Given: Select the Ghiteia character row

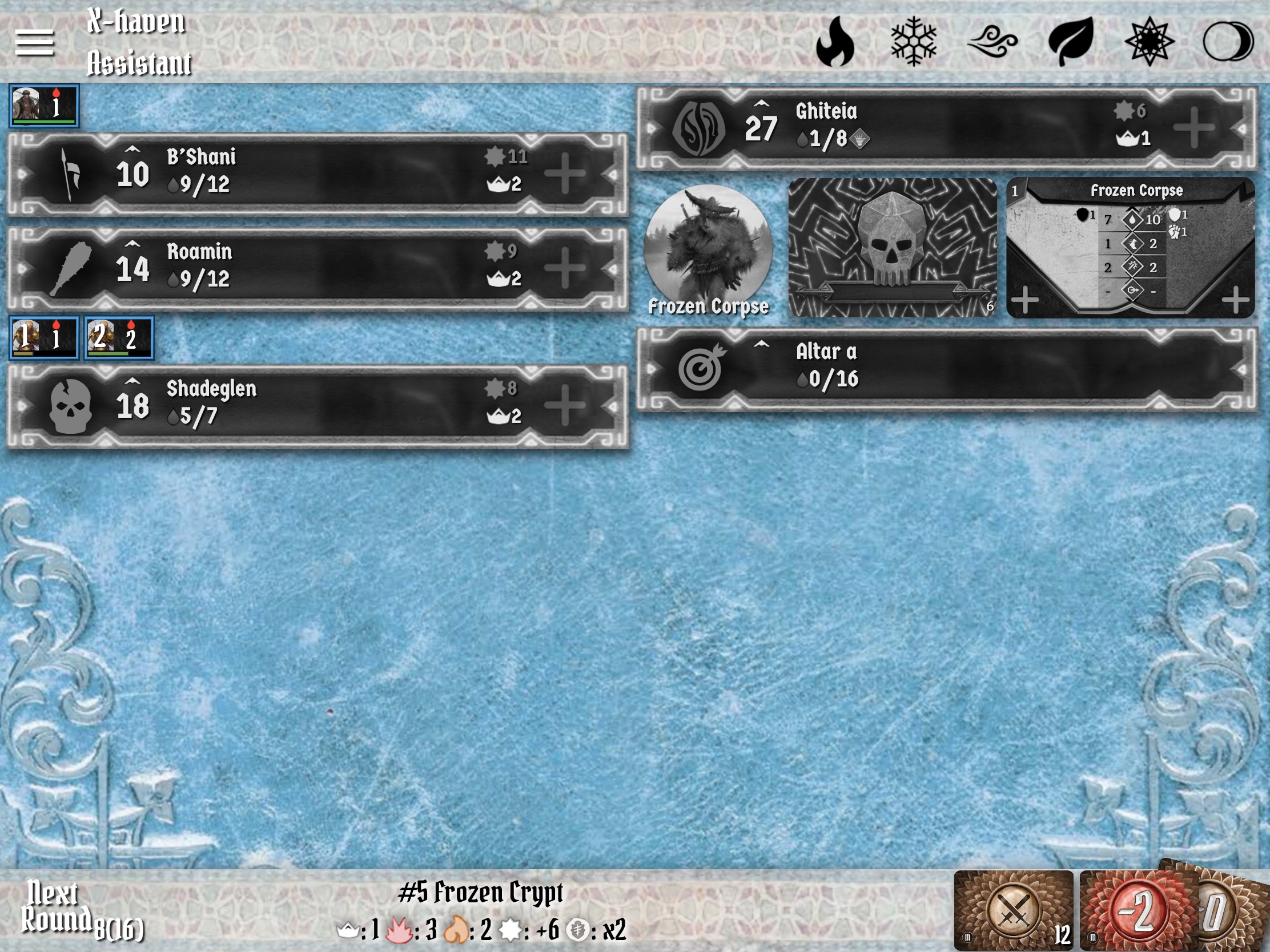Looking at the screenshot, I should click(946, 127).
